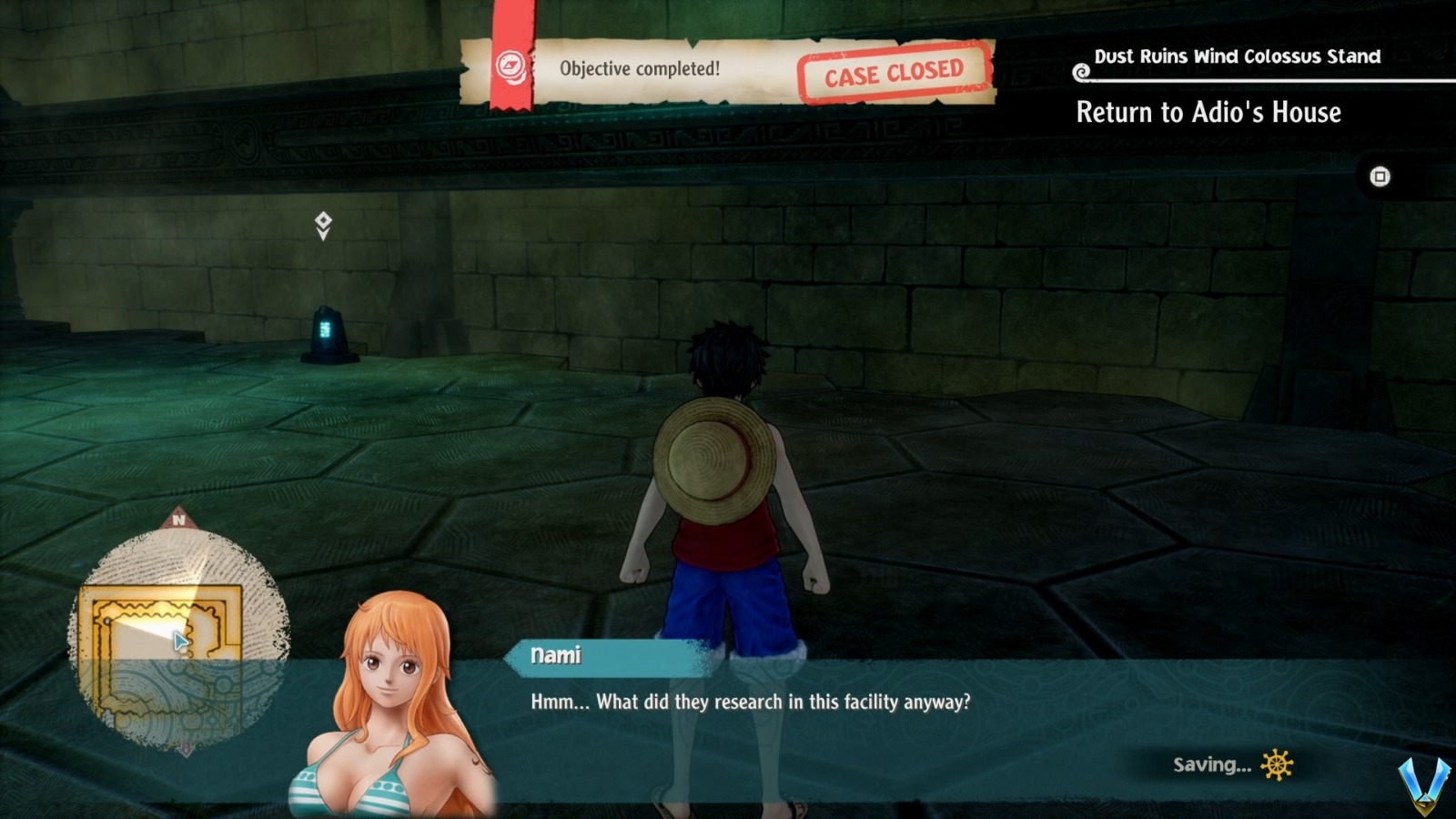Click the Objective completed! text
This screenshot has height=819, width=1456.
coord(642,66)
